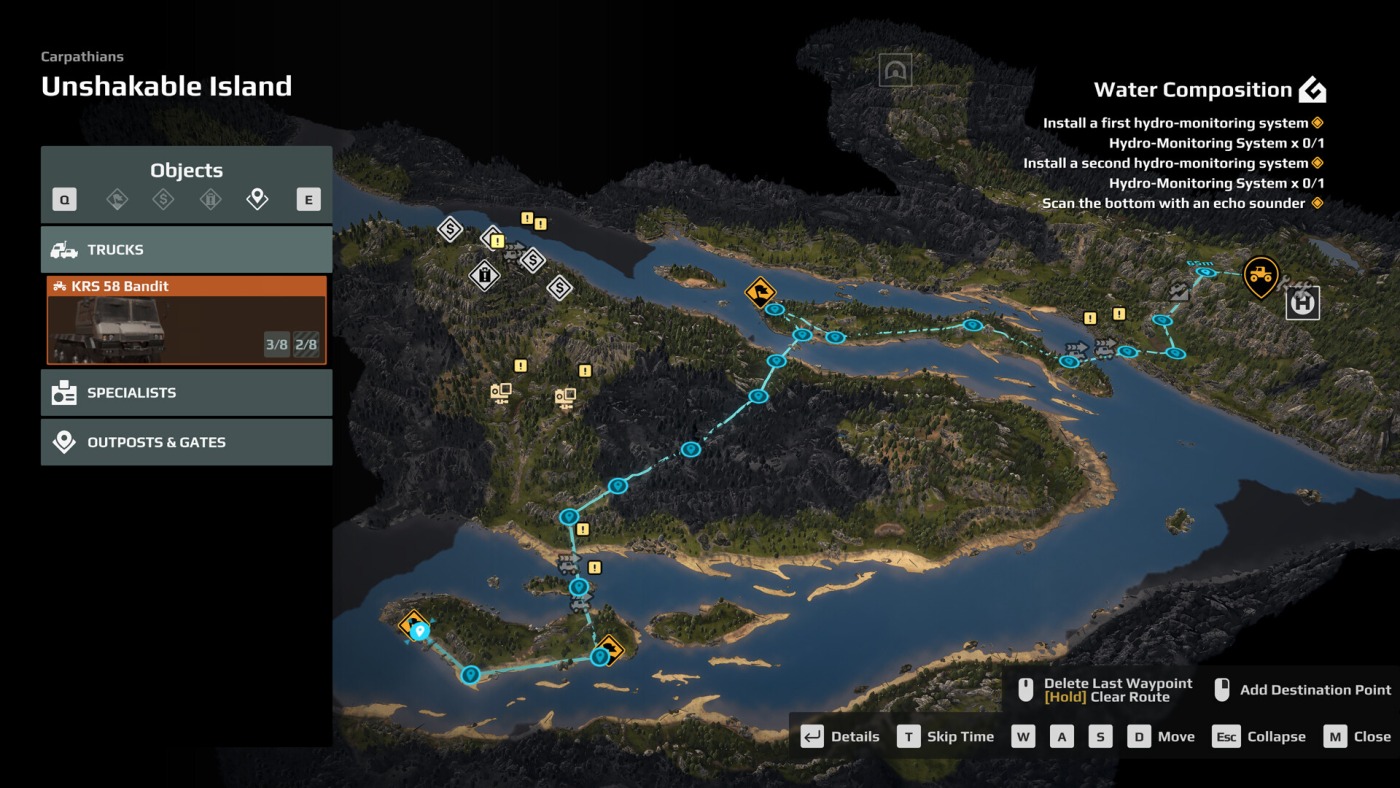Switch to the dollar contracts tab icon
1400x788 pixels.
pyautogui.click(x=163, y=200)
